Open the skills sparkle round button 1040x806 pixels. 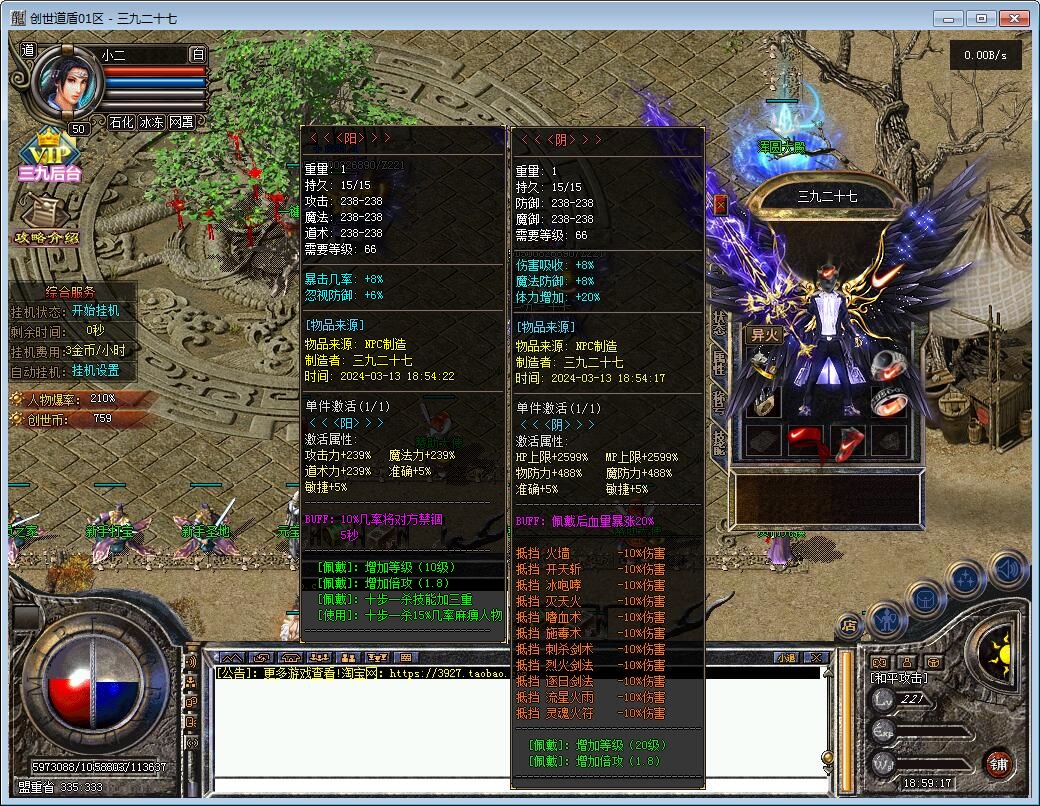(966, 579)
